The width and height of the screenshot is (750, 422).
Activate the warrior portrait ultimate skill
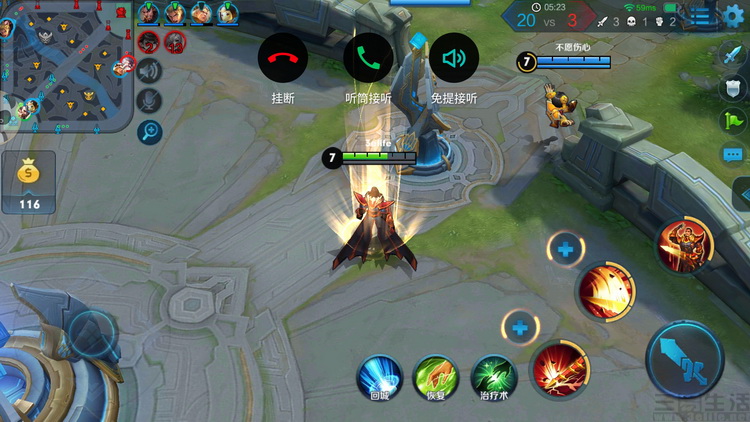[685, 245]
